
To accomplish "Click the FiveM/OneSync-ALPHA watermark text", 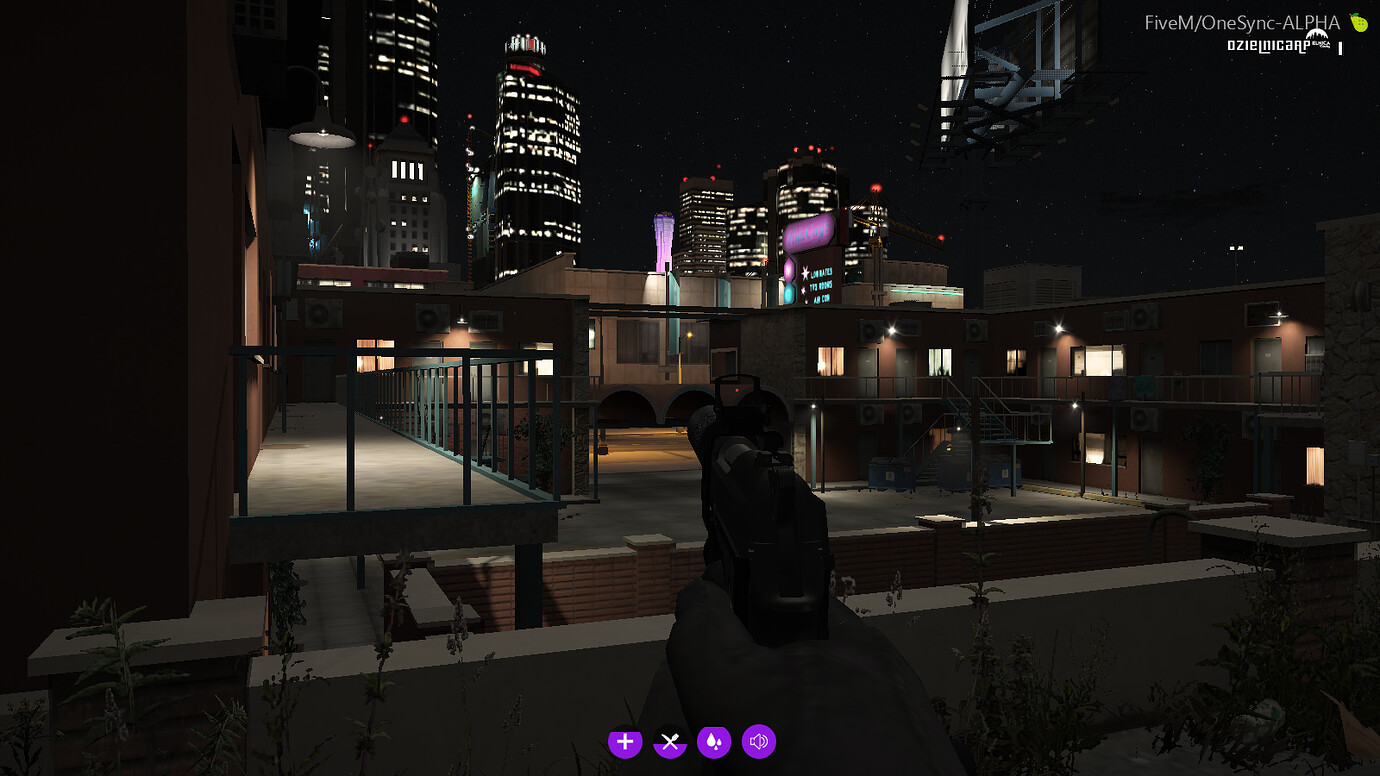I will (x=1241, y=22).
